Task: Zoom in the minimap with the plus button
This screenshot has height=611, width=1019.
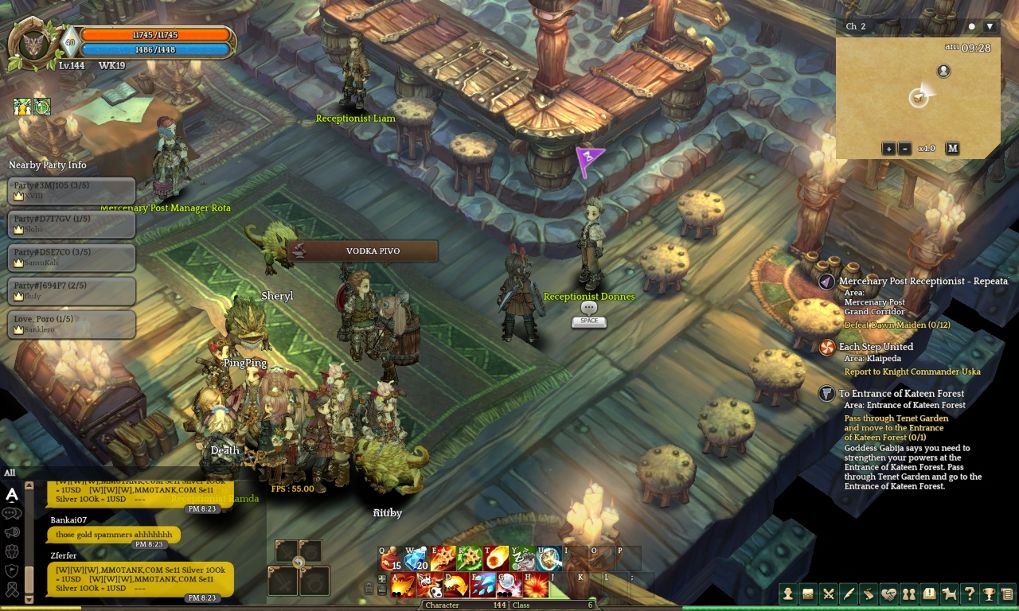Action: (888, 149)
